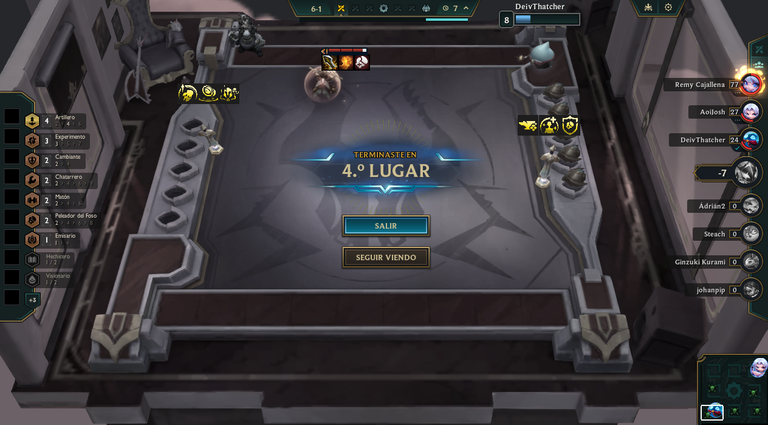Screen dimensions: 768x425
Task: Select the Cambiante trait entry
Action: point(54,161)
